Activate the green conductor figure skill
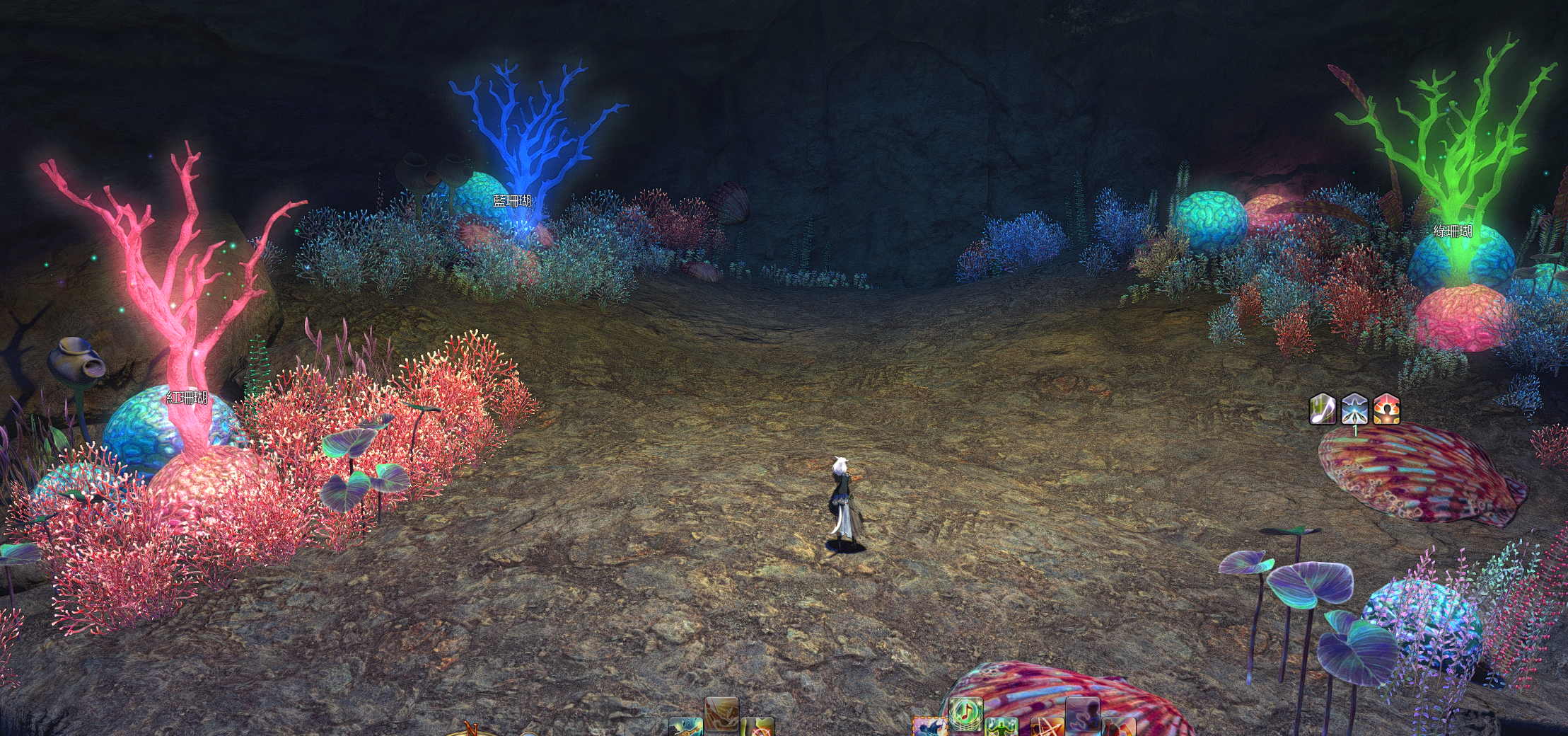Screen dimensions: 1568x736 pos(1001,728)
